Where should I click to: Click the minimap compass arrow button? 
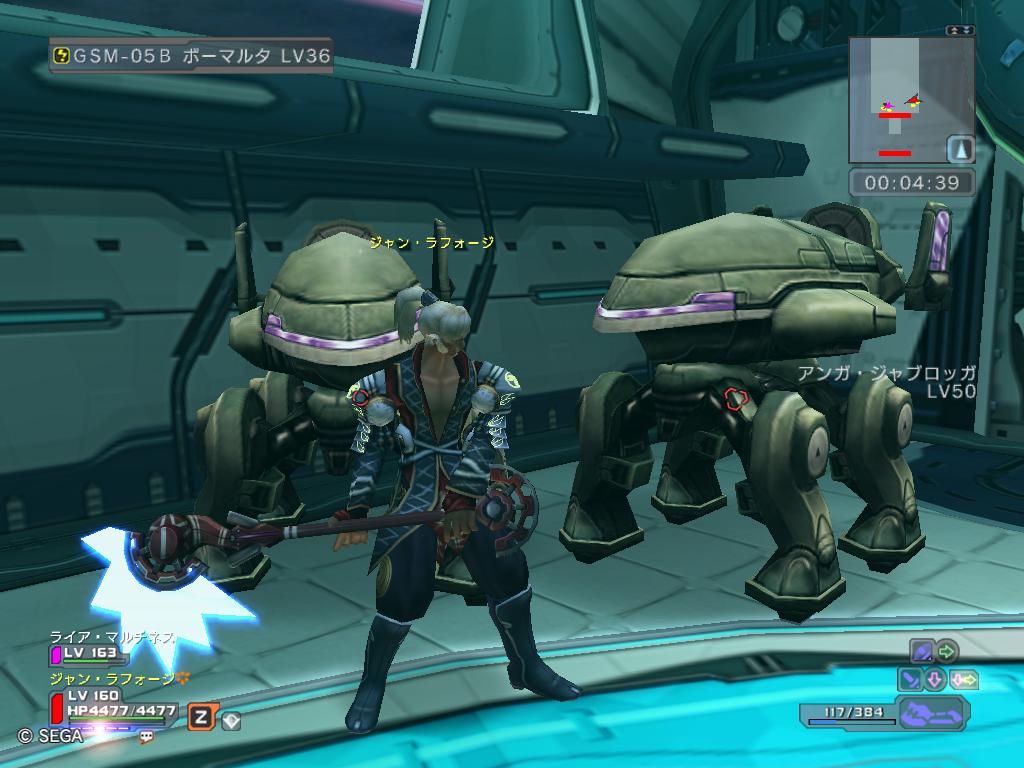960,149
